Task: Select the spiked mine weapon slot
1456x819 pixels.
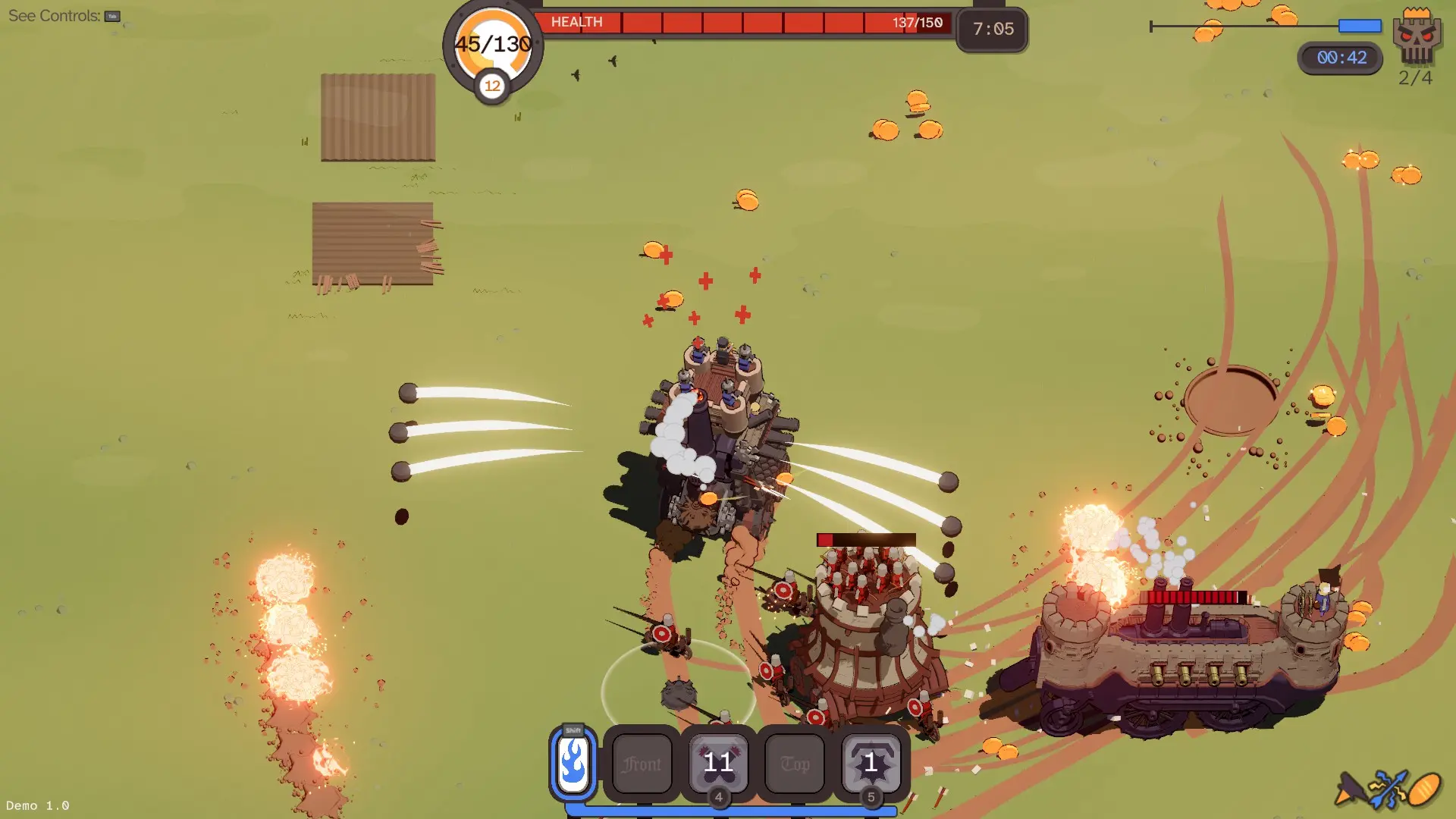Action: [871, 764]
